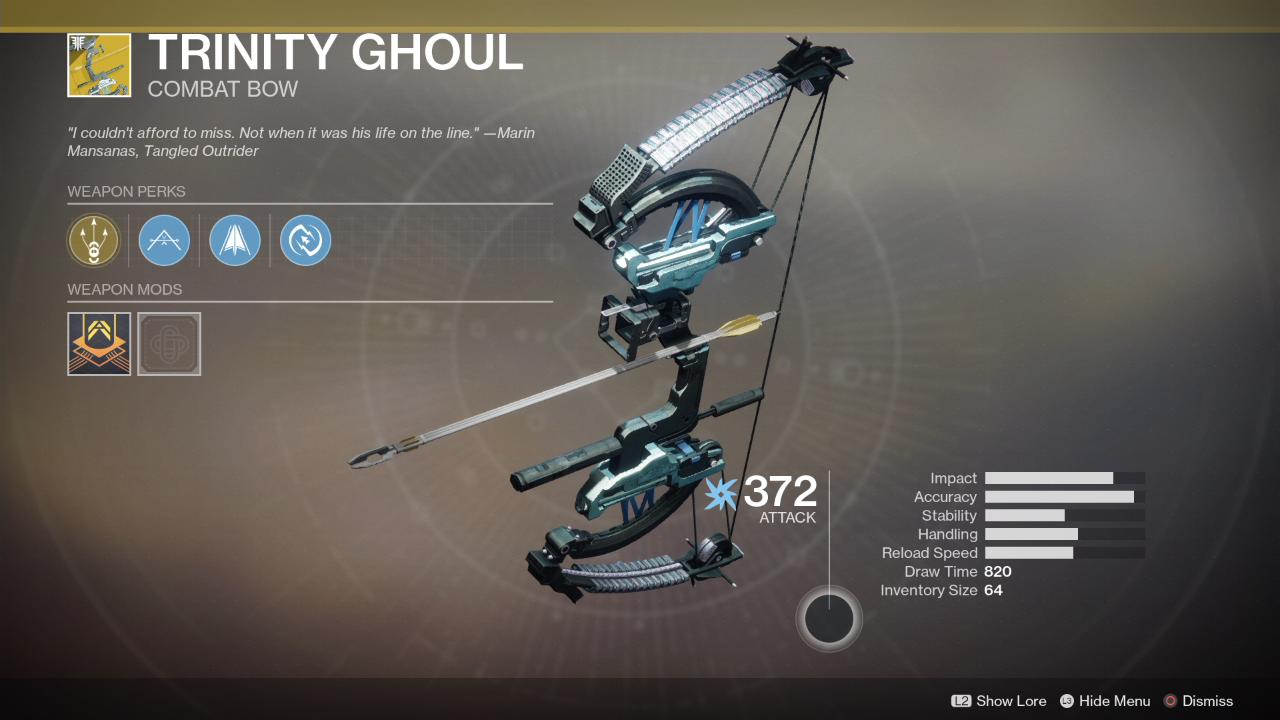Screen dimensions: 1280x720
Task: Open the equipped weapon mod slot
Action: [x=98, y=343]
